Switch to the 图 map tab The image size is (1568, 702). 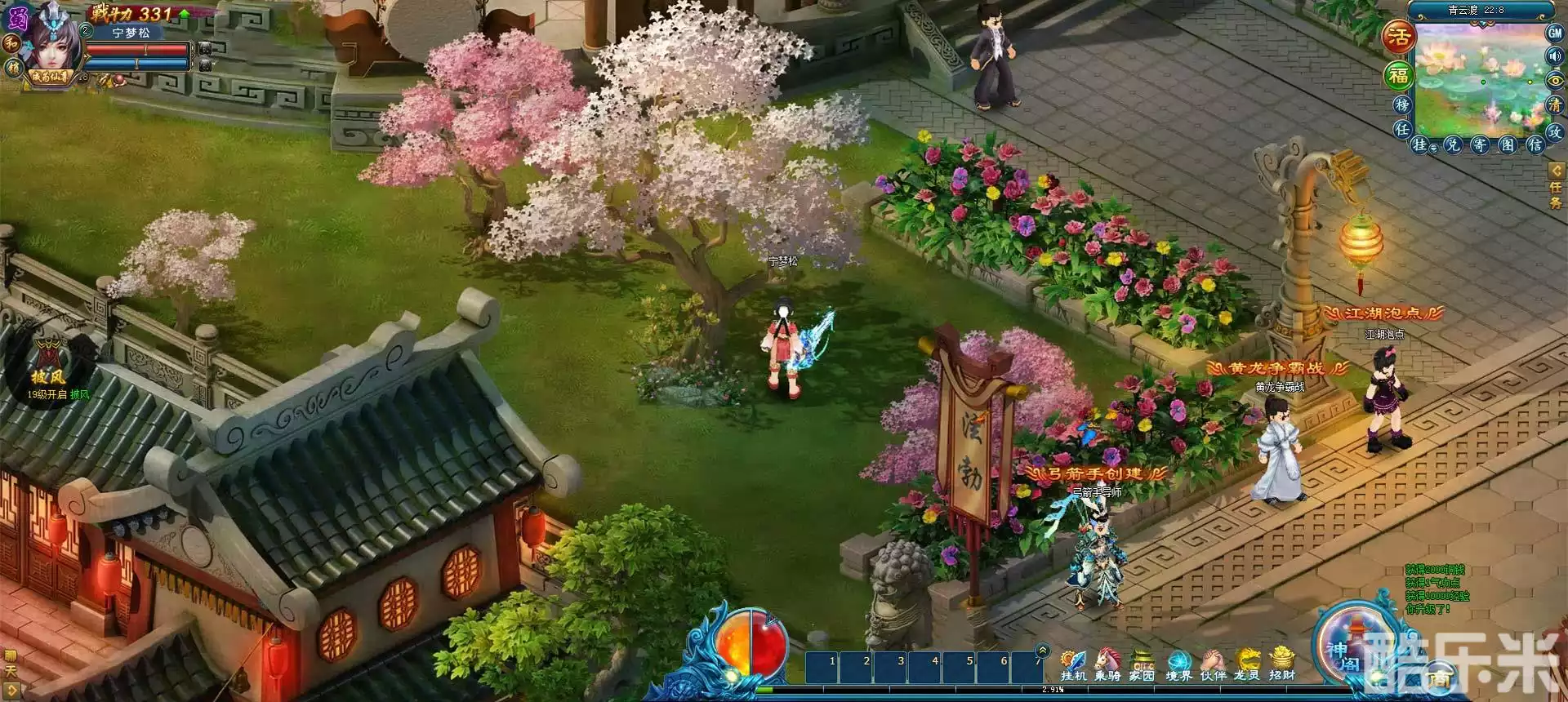pos(1507,144)
